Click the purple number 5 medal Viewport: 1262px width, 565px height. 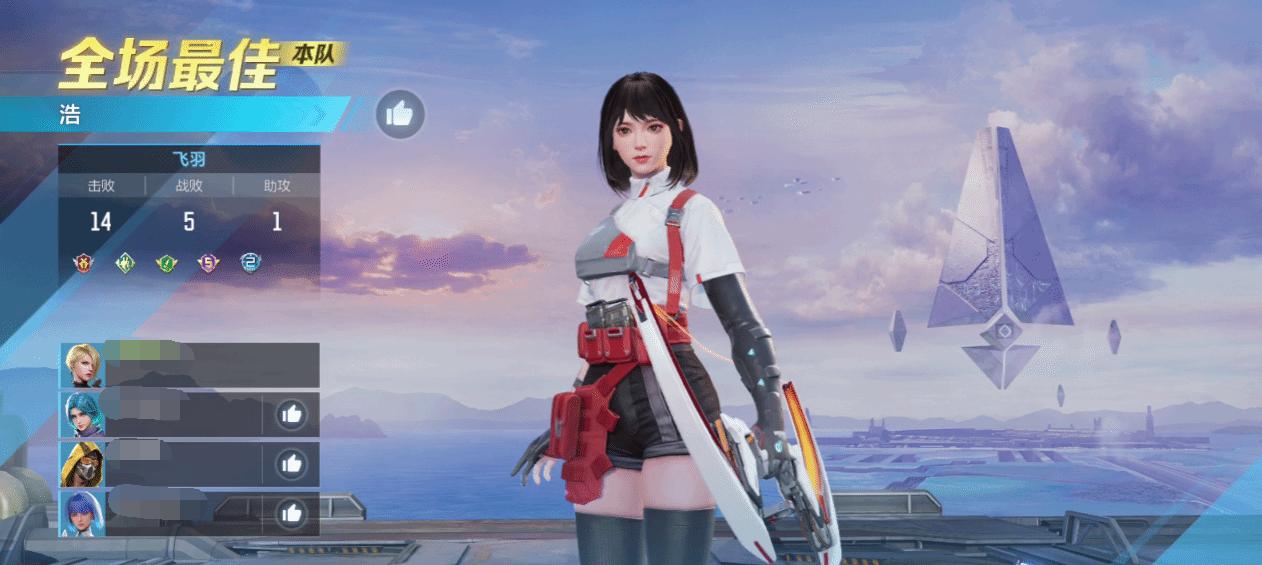click(x=208, y=263)
